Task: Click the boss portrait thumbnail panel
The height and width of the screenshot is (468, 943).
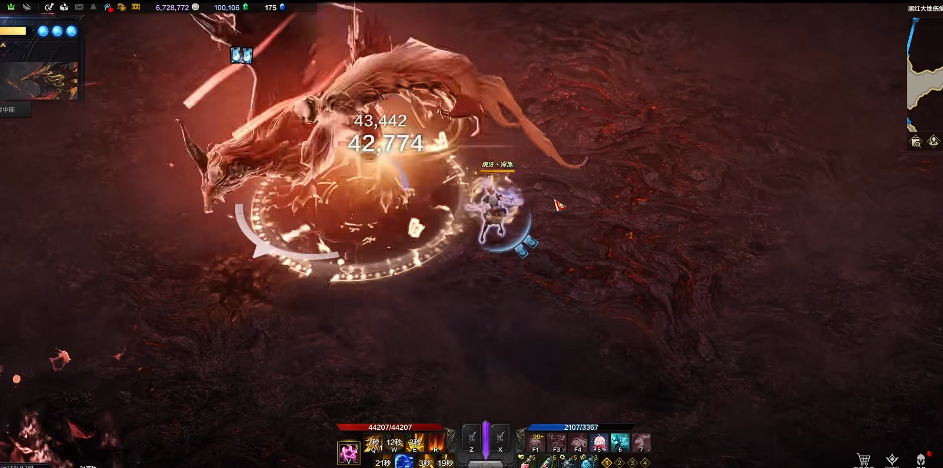Action: (x=40, y=81)
